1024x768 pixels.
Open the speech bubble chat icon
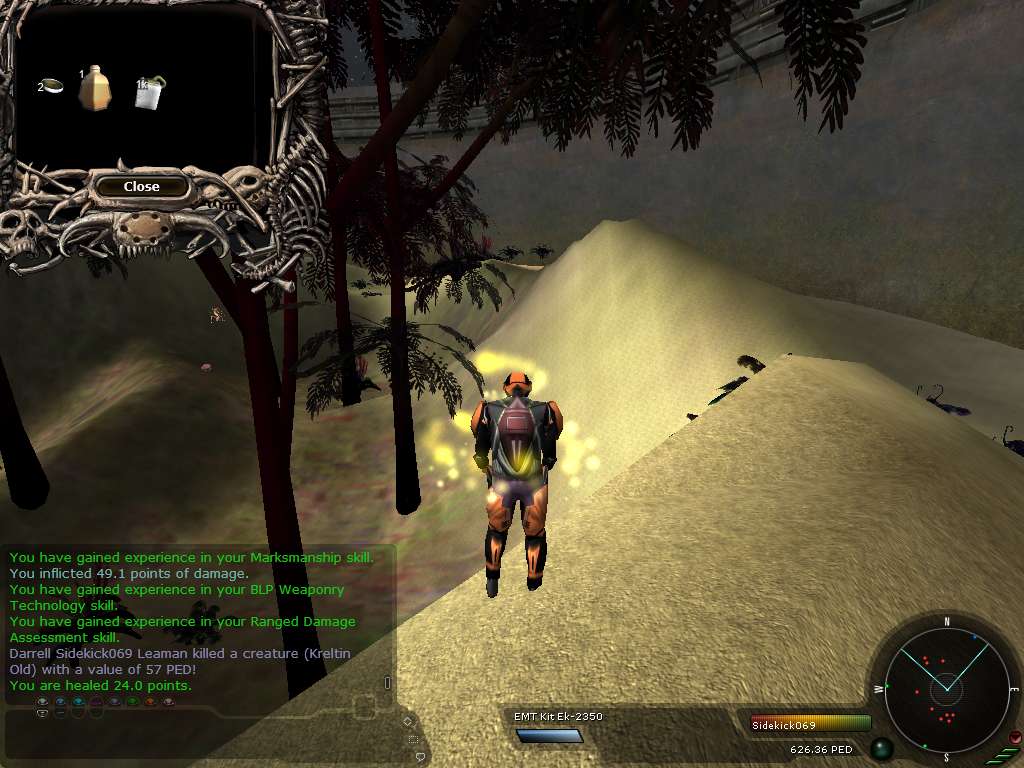[420, 756]
